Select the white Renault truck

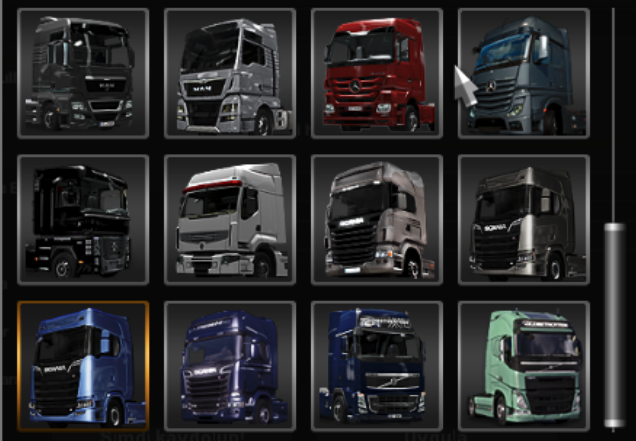(229, 219)
